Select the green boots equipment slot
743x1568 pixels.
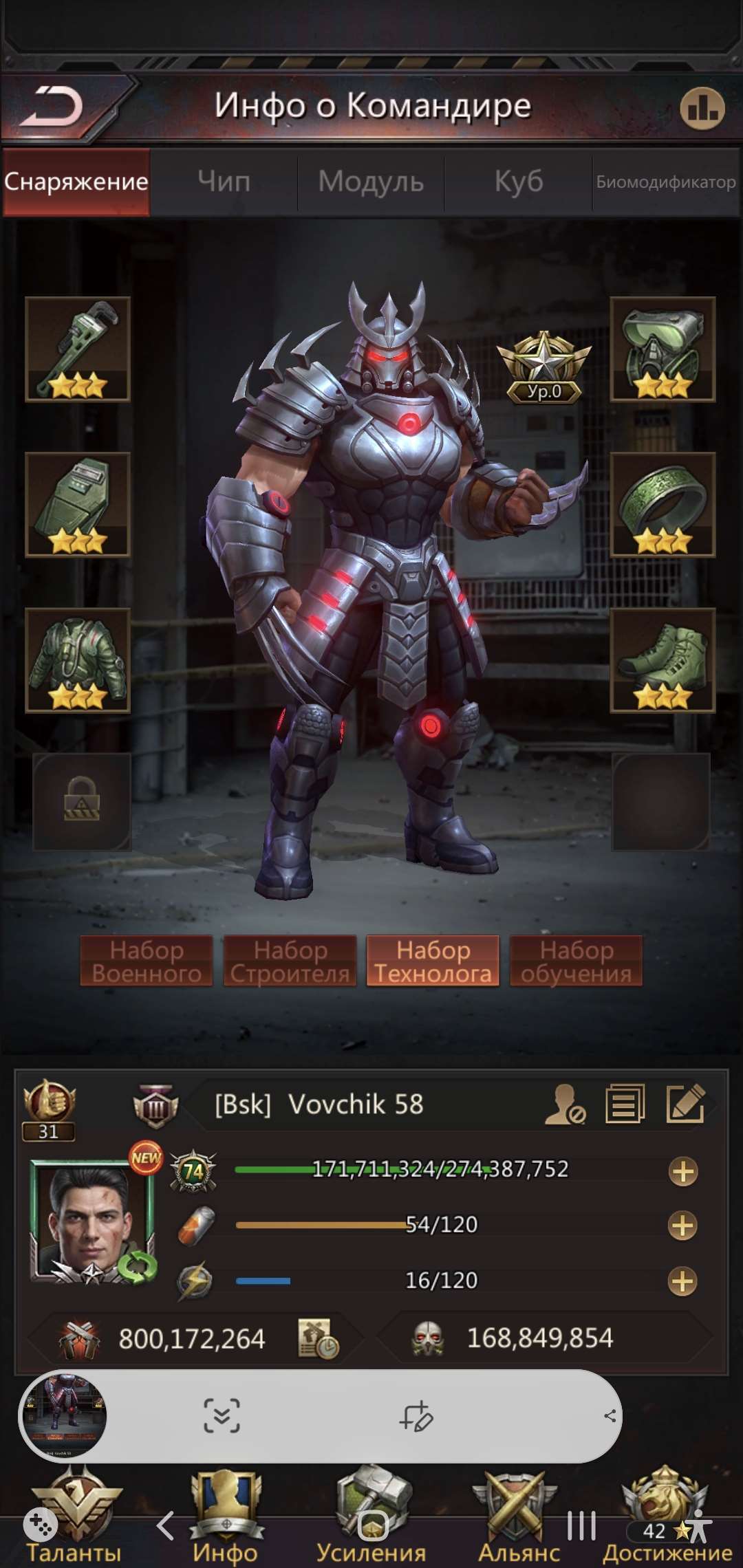[663, 660]
